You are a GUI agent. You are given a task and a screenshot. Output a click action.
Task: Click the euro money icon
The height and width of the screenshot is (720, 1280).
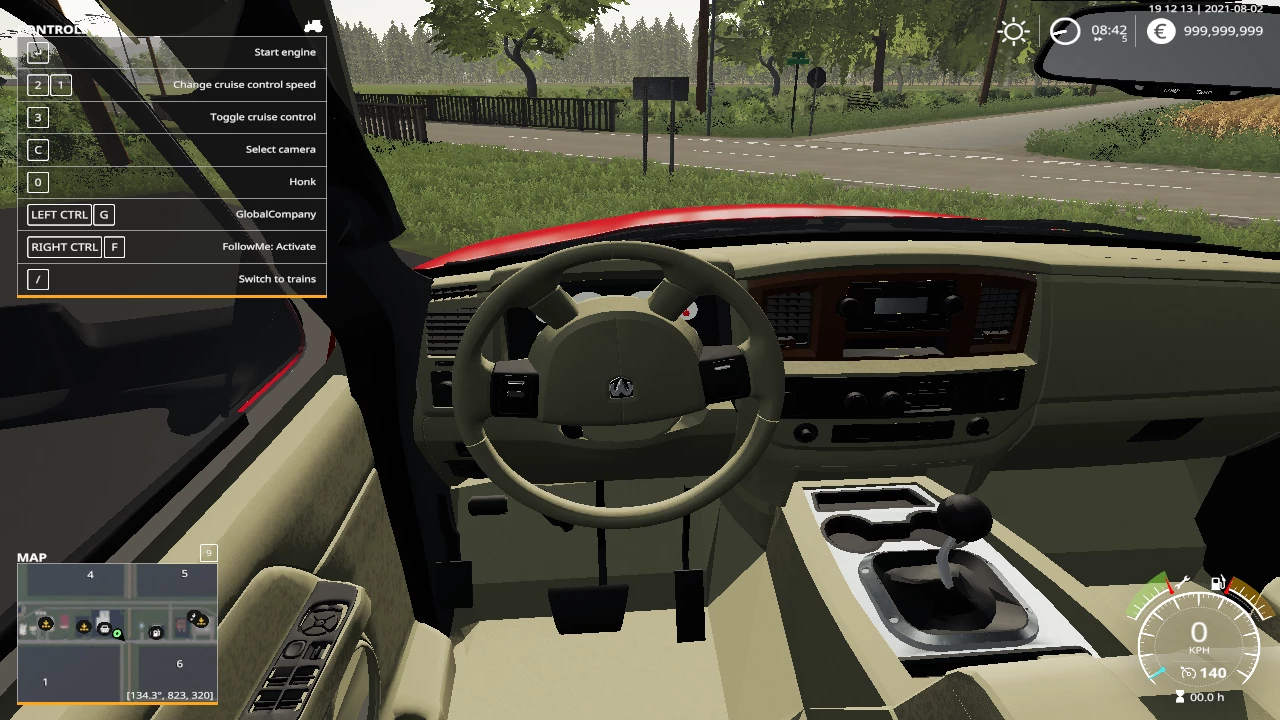(x=1160, y=32)
